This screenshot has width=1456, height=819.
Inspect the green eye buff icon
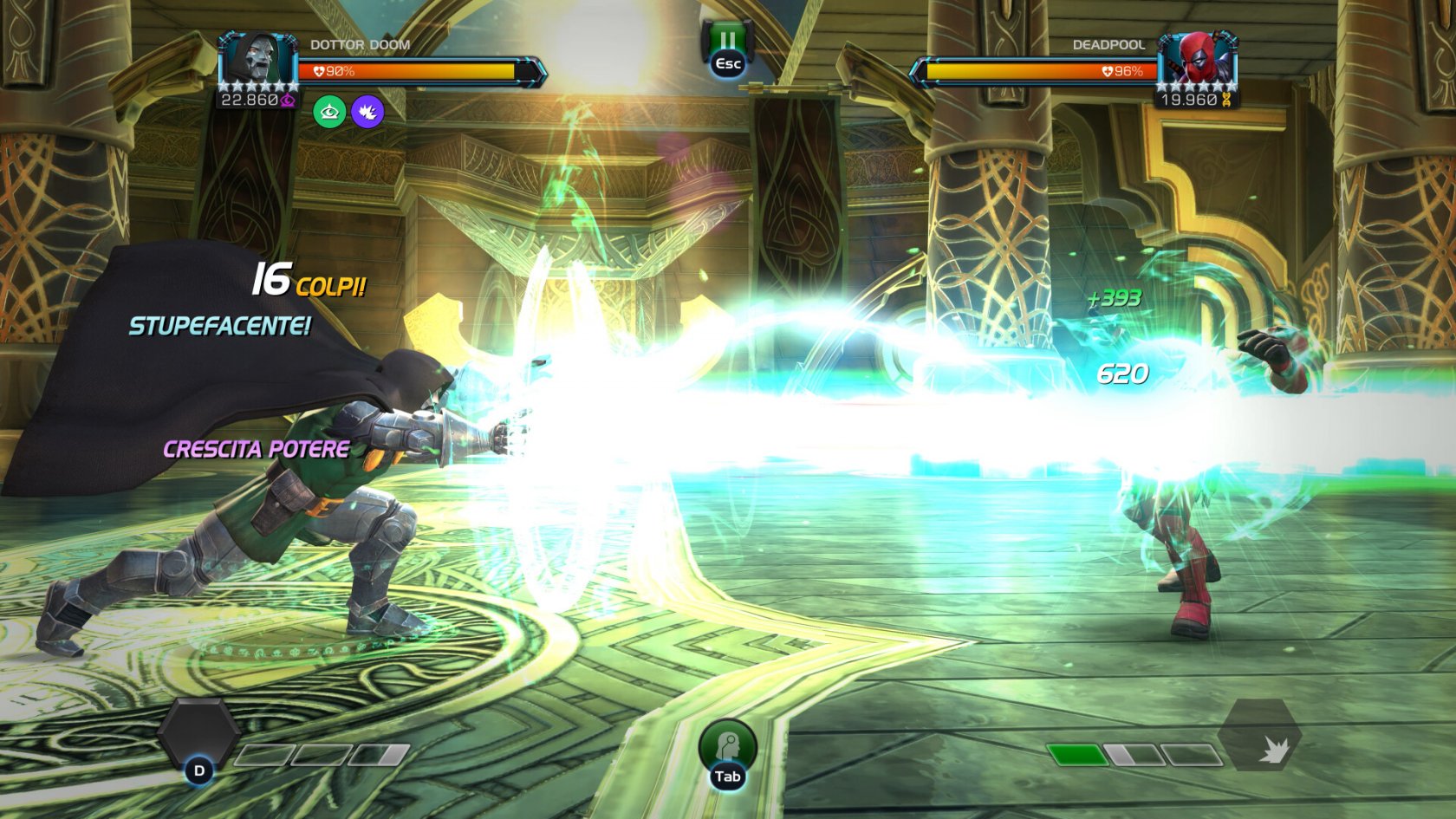(329, 112)
